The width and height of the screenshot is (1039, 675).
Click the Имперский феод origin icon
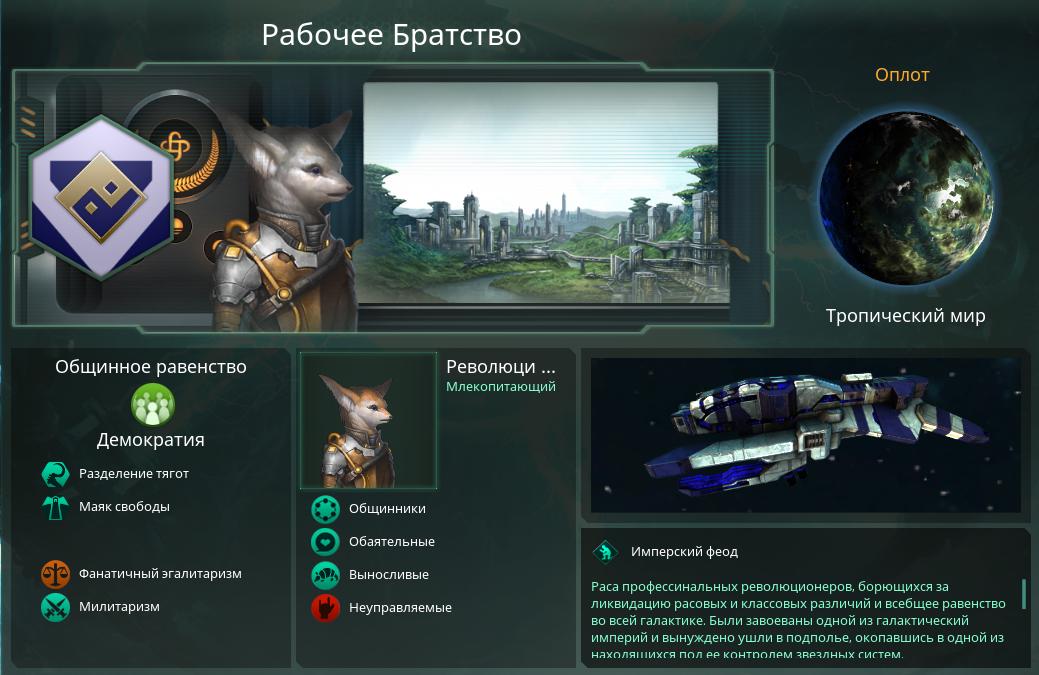coord(605,552)
